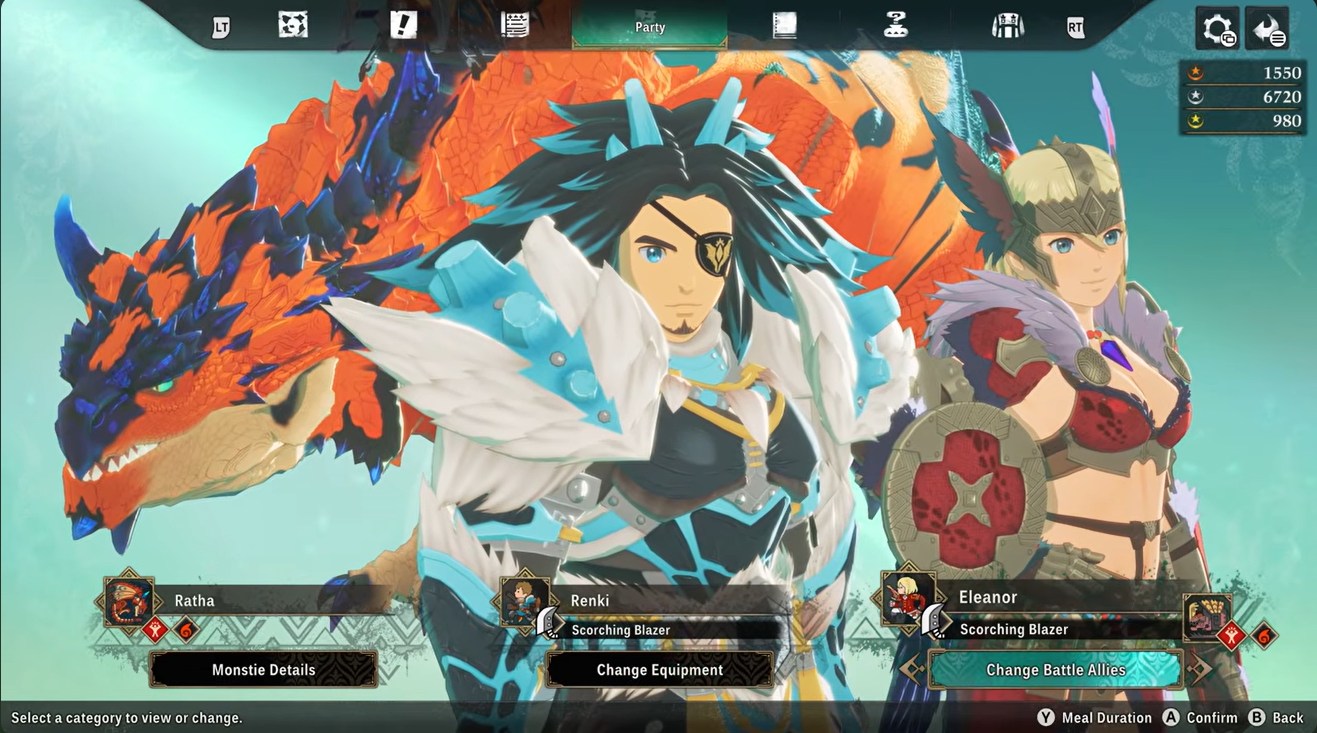The width and height of the screenshot is (1317, 733).
Task: Select Ratha's portrait icon
Action: [129, 602]
